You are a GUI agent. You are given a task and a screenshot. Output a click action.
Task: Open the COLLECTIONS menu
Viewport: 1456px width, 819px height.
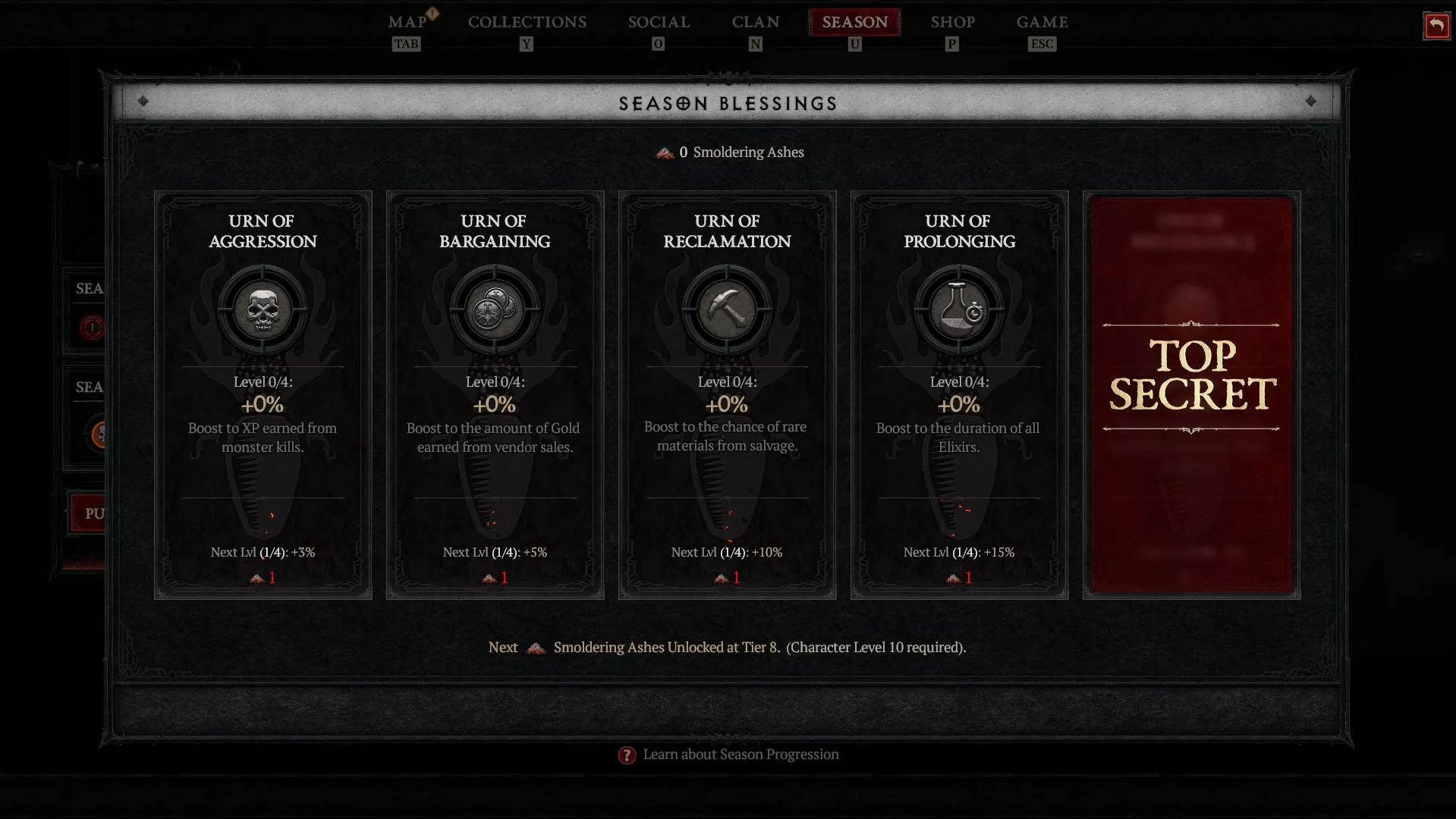[x=527, y=22]
